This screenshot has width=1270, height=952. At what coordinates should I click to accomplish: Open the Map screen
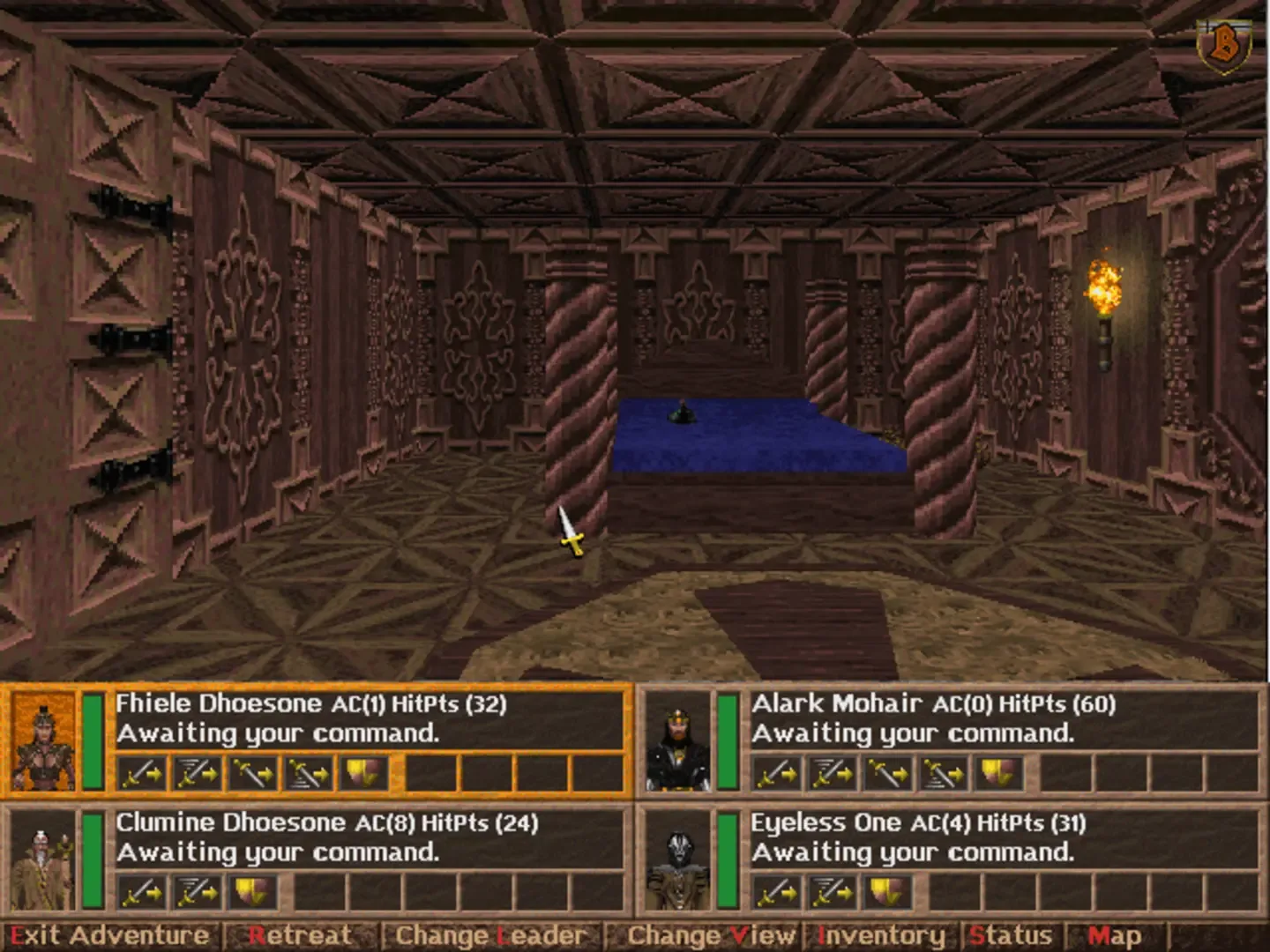(x=1115, y=935)
